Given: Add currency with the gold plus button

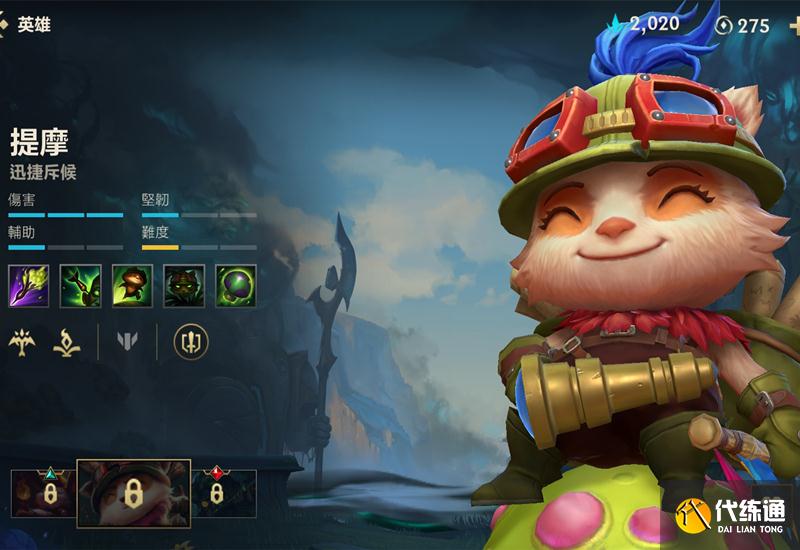Looking at the screenshot, I should tap(794, 25).
